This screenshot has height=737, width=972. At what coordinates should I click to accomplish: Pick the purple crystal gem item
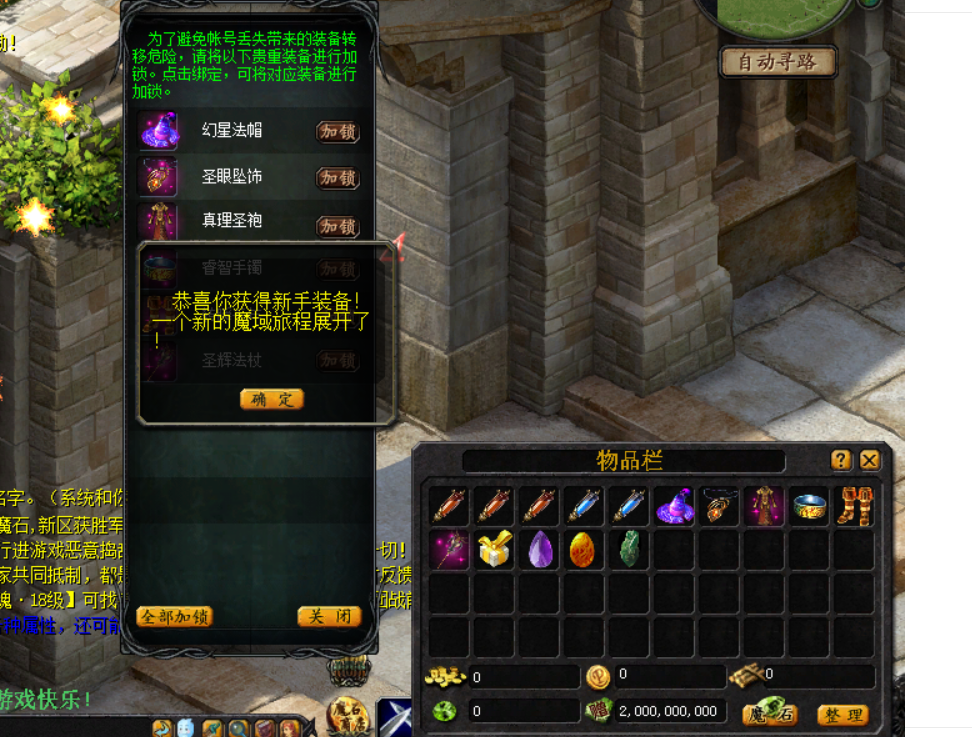click(540, 549)
